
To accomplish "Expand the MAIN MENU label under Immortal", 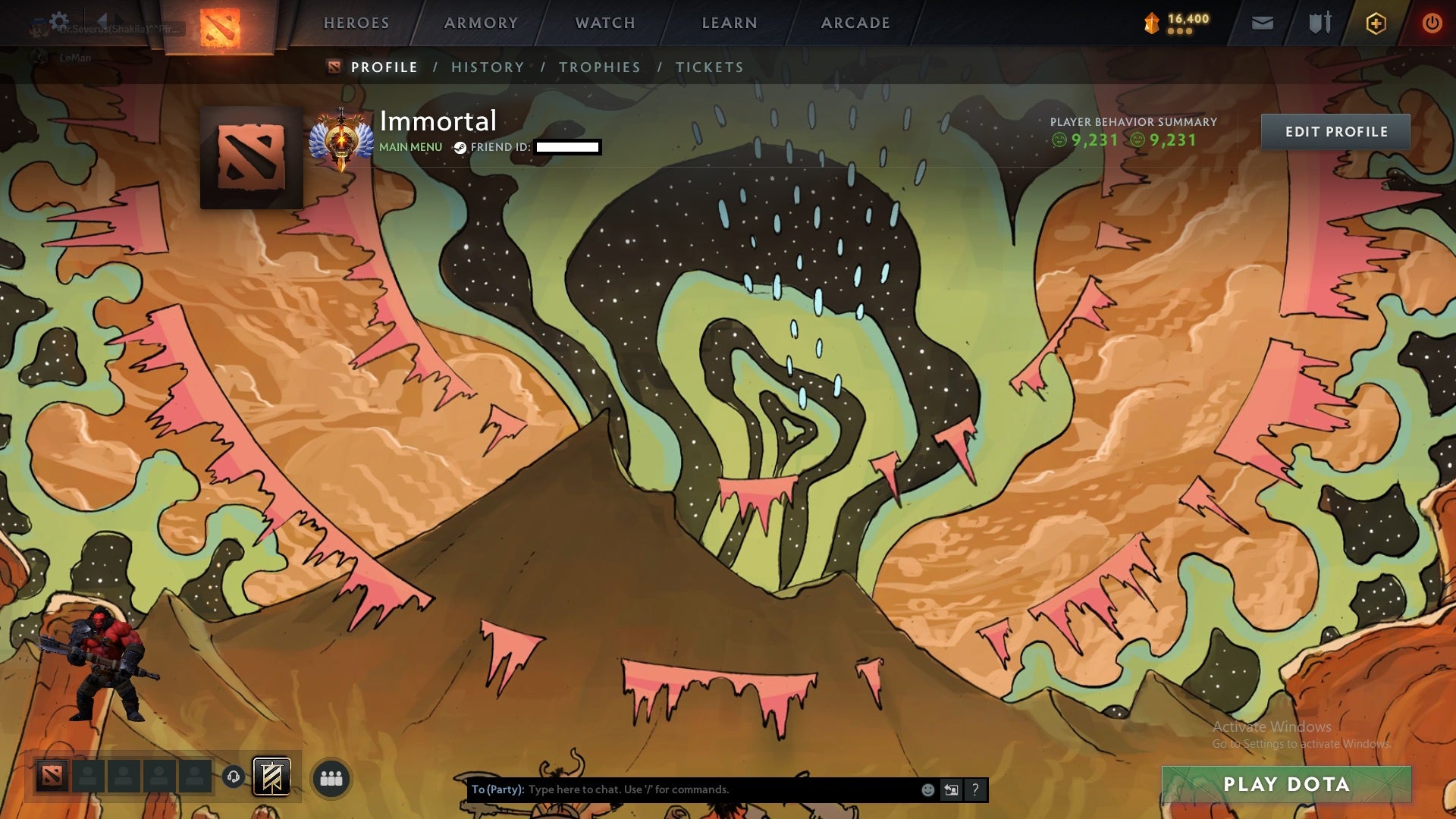I will (409, 147).
